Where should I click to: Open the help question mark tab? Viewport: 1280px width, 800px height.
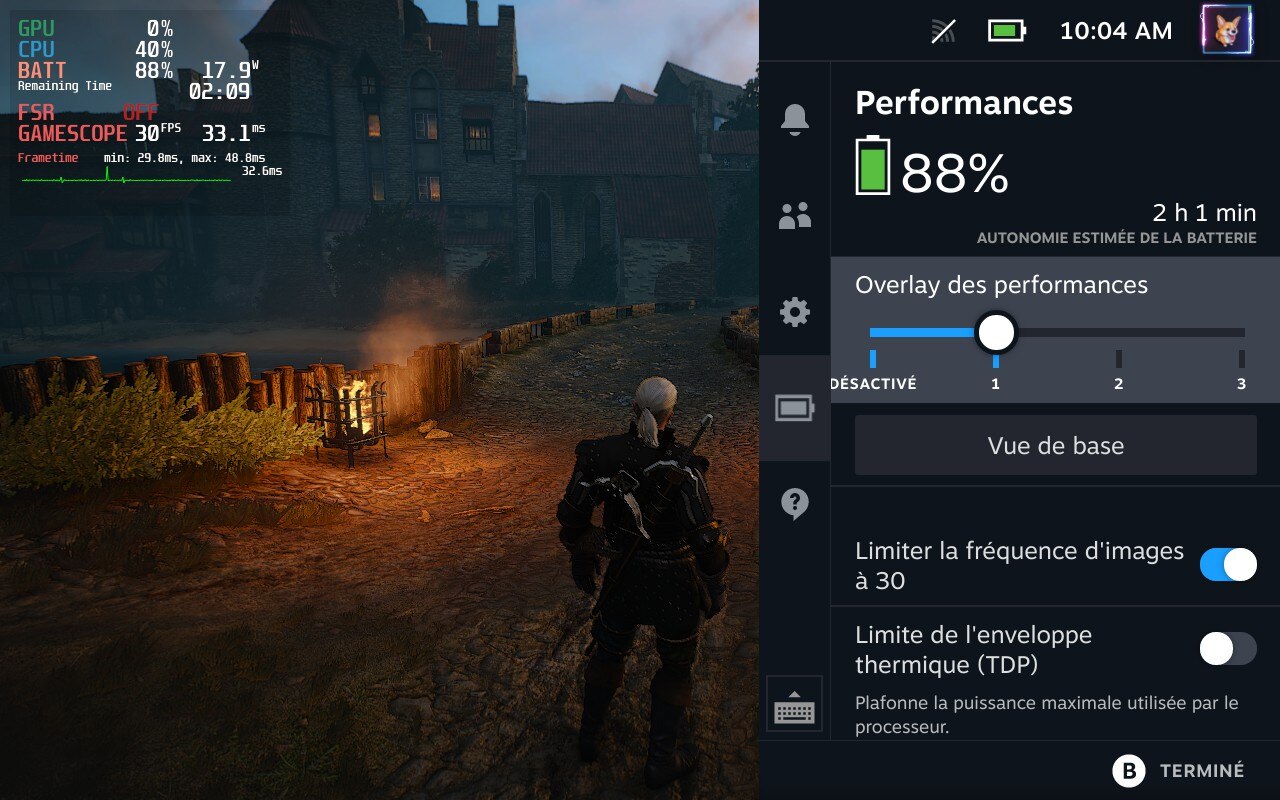point(795,504)
